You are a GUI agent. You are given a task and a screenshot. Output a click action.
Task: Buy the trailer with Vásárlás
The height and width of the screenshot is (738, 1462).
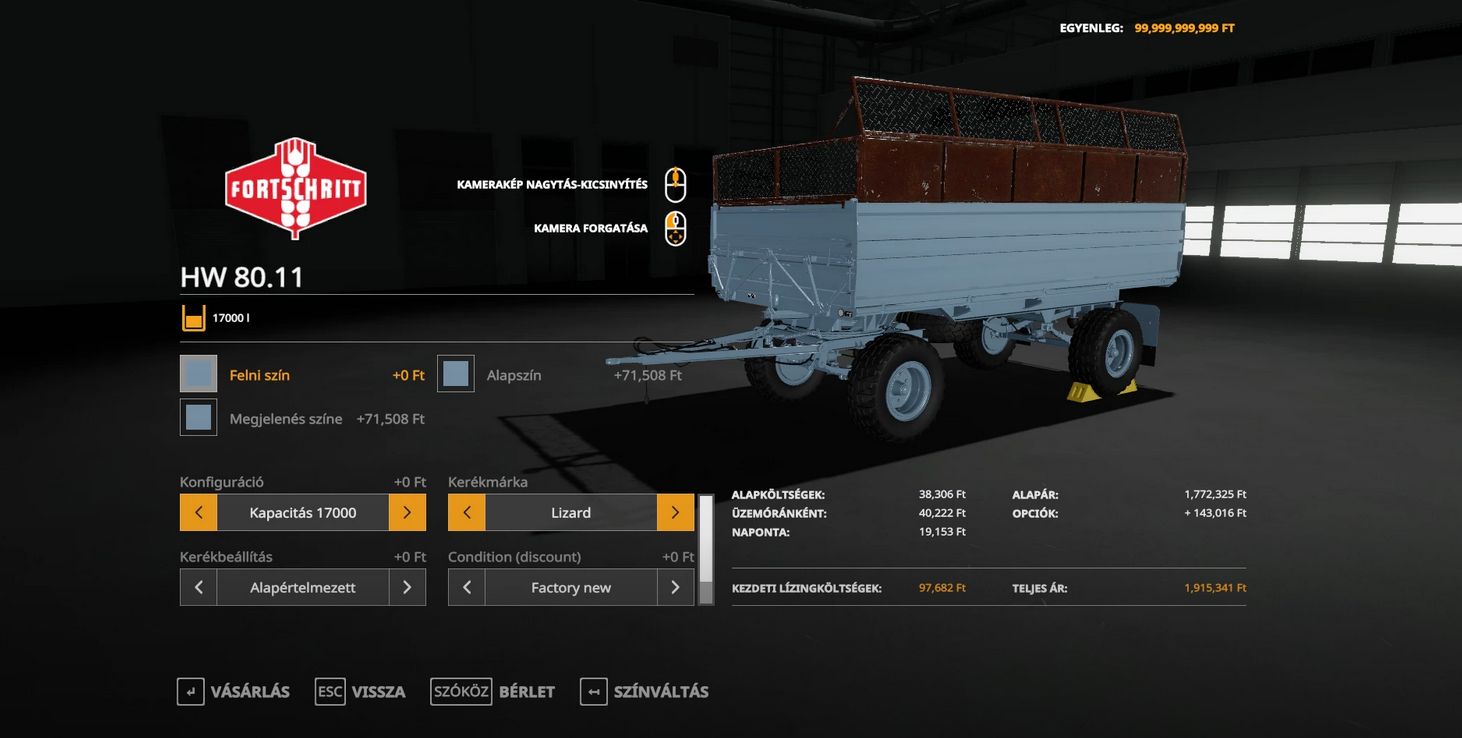pyautogui.click(x=234, y=692)
